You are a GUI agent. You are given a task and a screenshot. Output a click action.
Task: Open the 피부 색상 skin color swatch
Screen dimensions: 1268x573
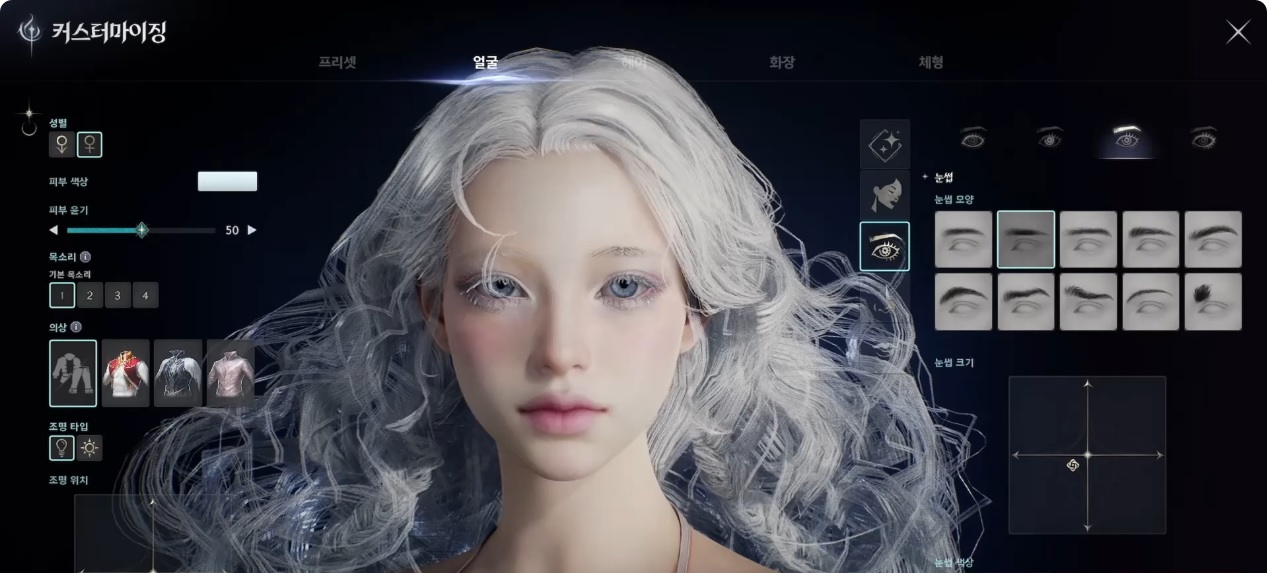227,181
